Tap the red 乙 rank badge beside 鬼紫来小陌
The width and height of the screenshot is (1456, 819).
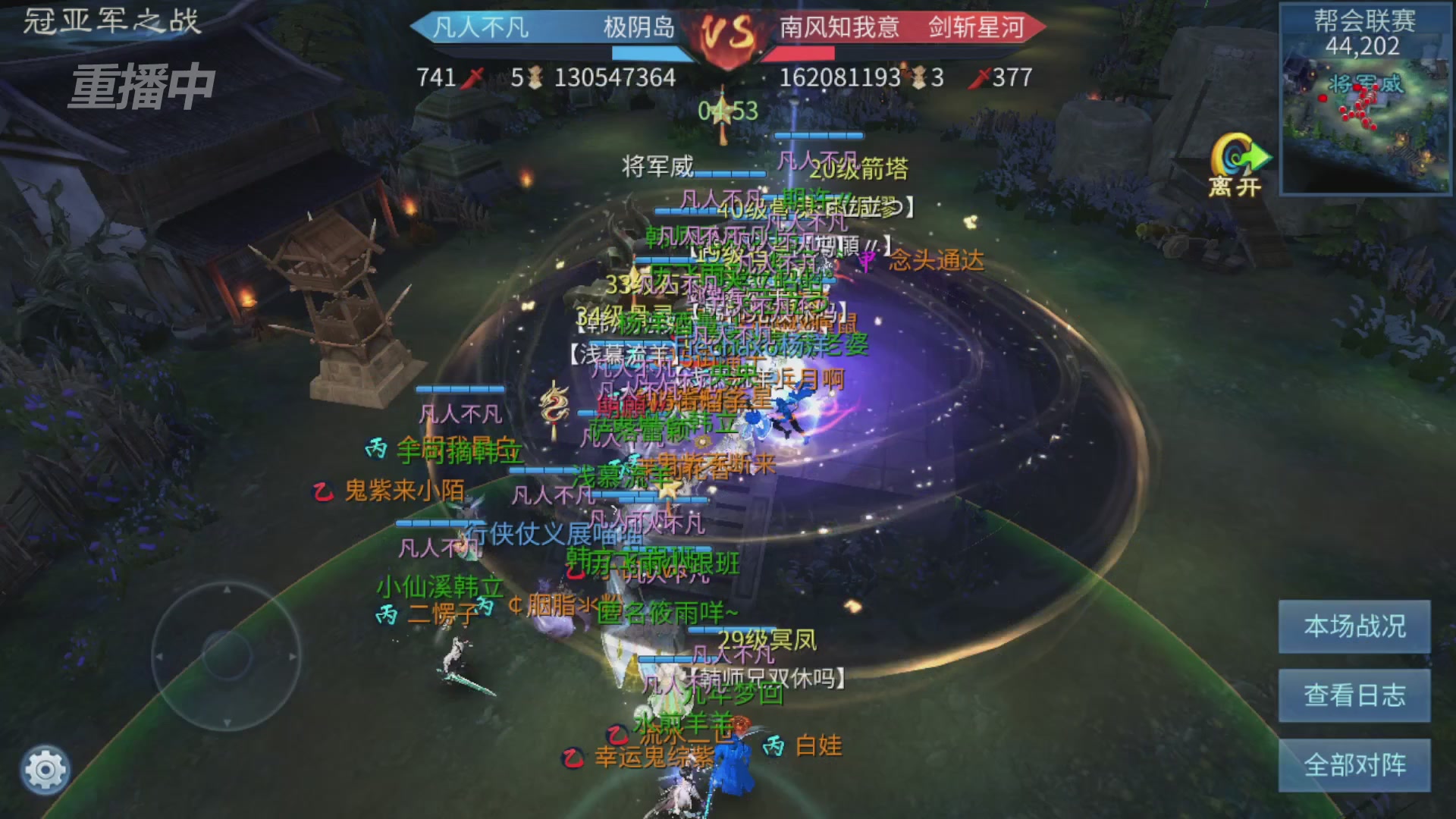322,491
